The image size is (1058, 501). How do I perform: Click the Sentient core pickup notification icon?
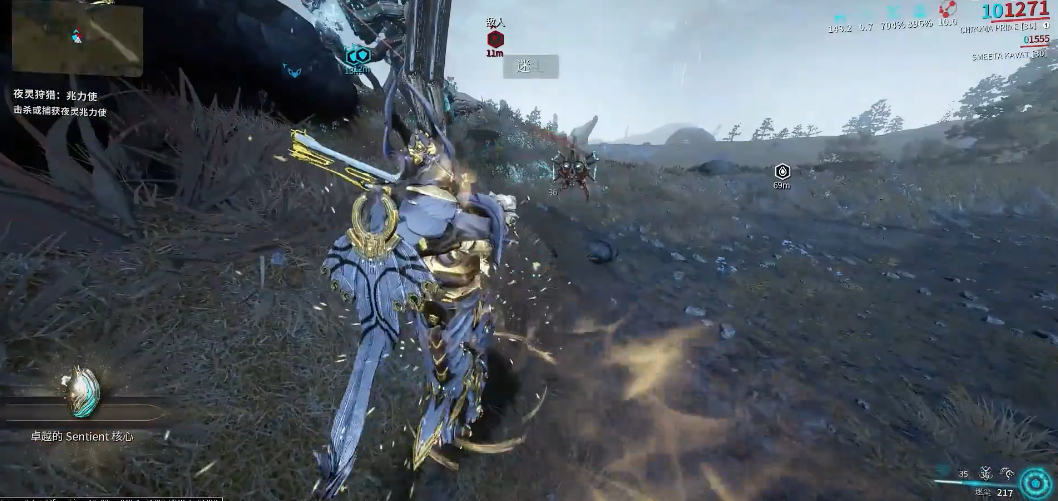[80, 391]
